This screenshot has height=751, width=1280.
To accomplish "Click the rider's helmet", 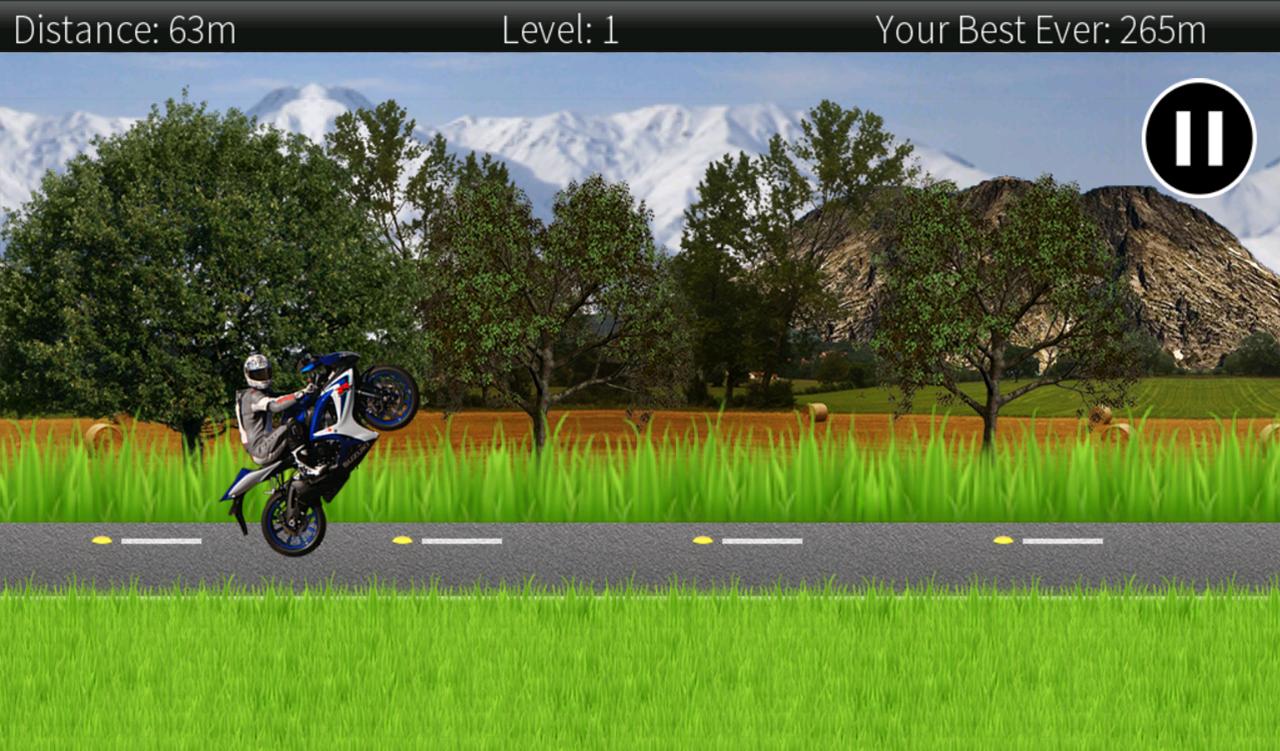I will click(258, 370).
